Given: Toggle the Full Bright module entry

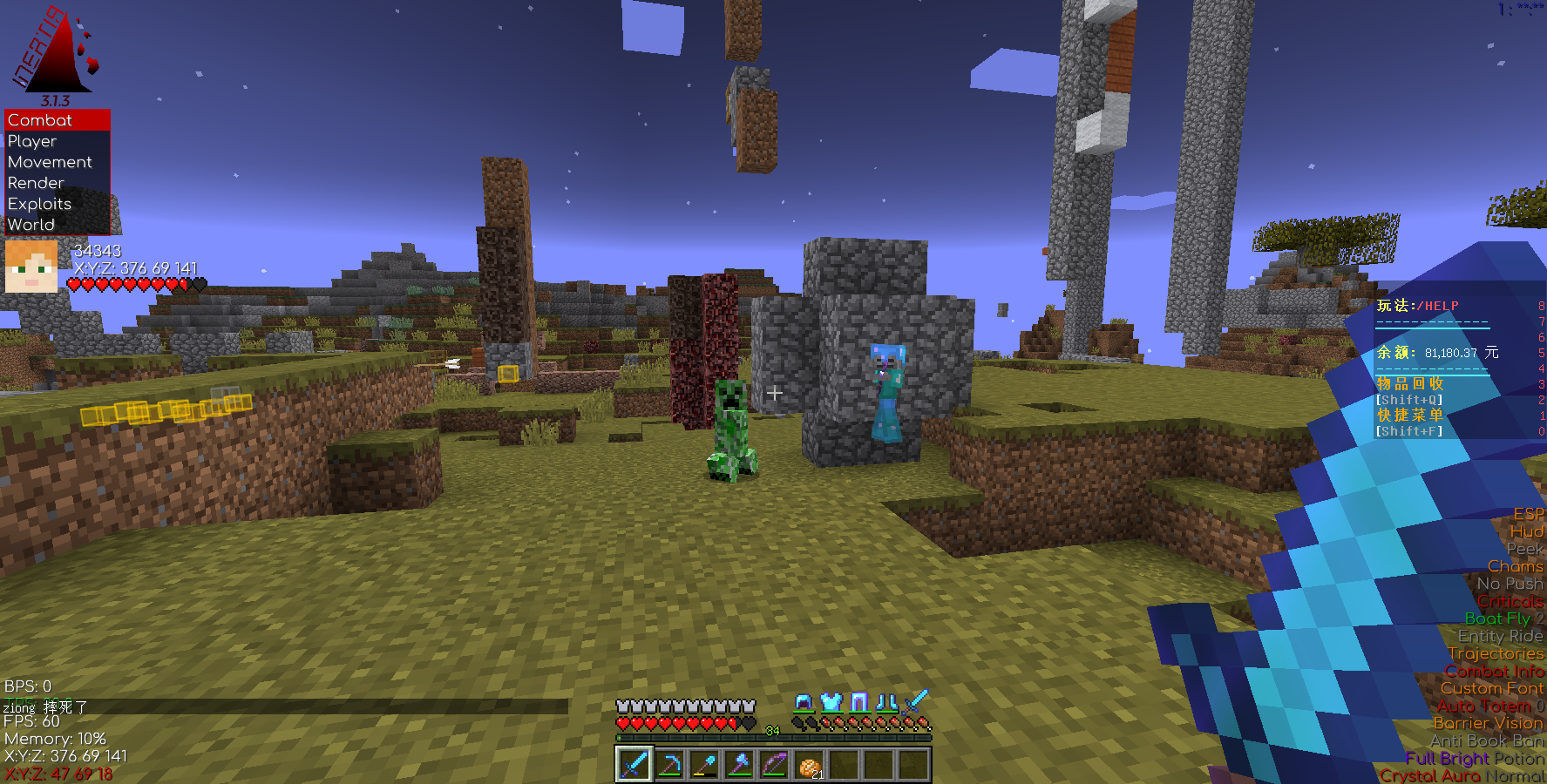Looking at the screenshot, I should point(1447,758).
